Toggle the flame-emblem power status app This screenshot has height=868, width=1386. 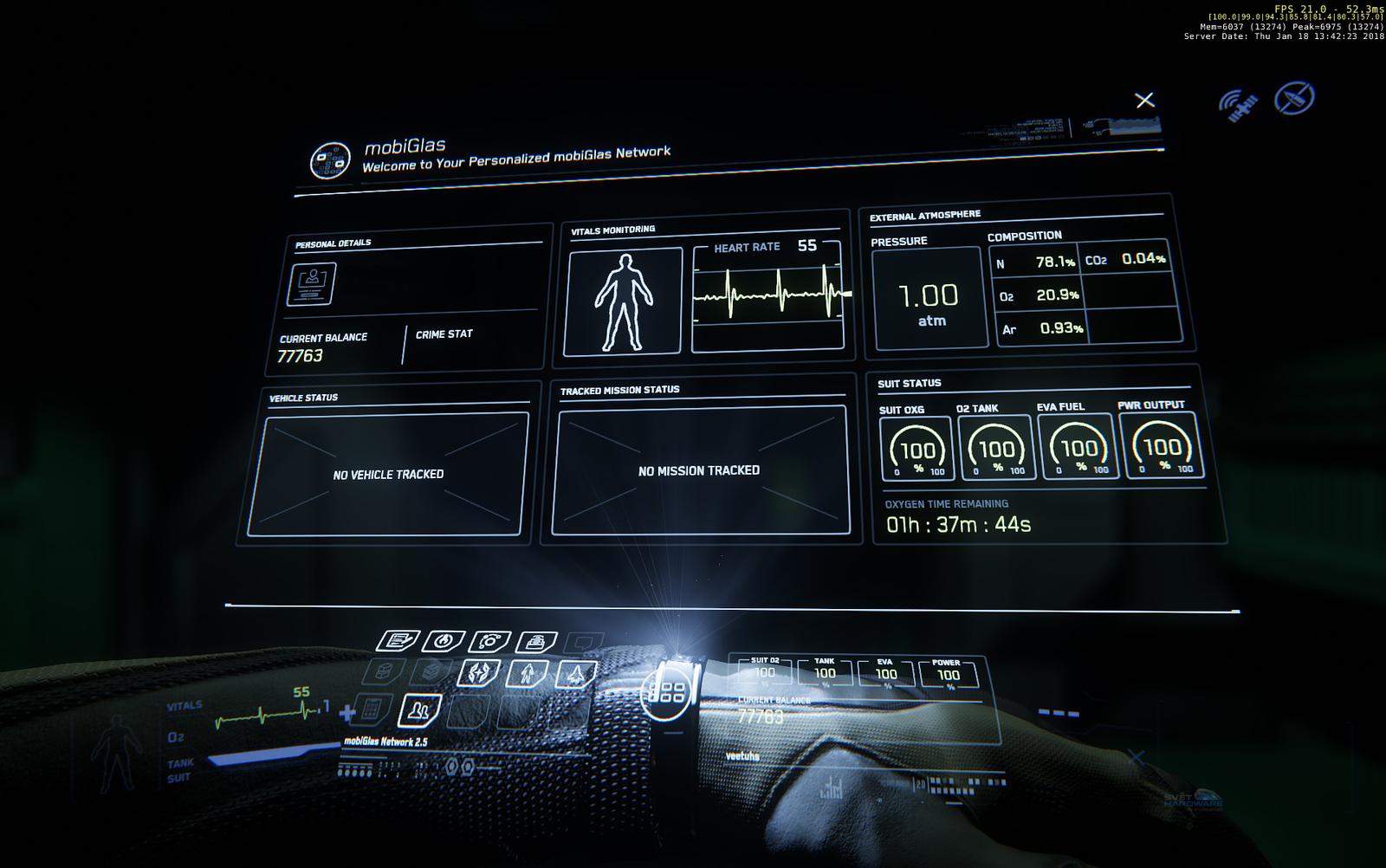pyautogui.click(x=444, y=641)
